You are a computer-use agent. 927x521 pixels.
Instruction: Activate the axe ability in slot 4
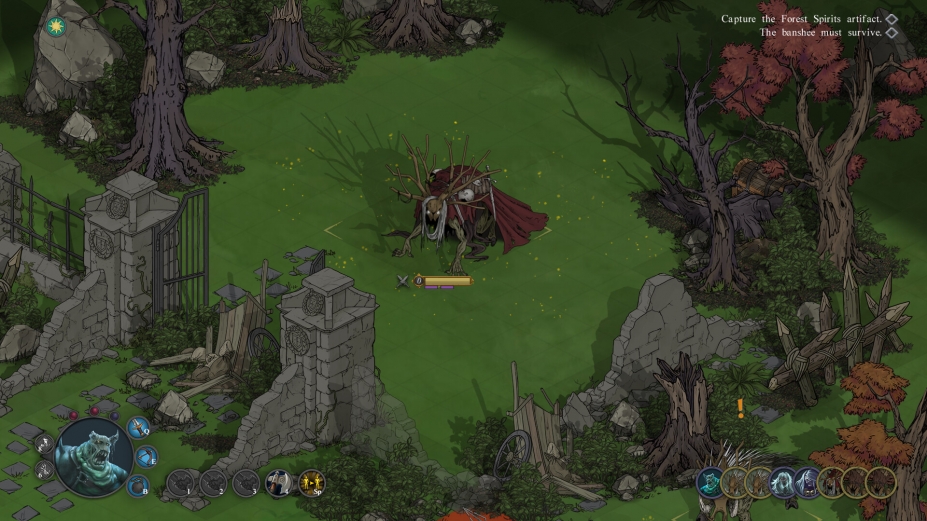pyautogui.click(x=277, y=483)
